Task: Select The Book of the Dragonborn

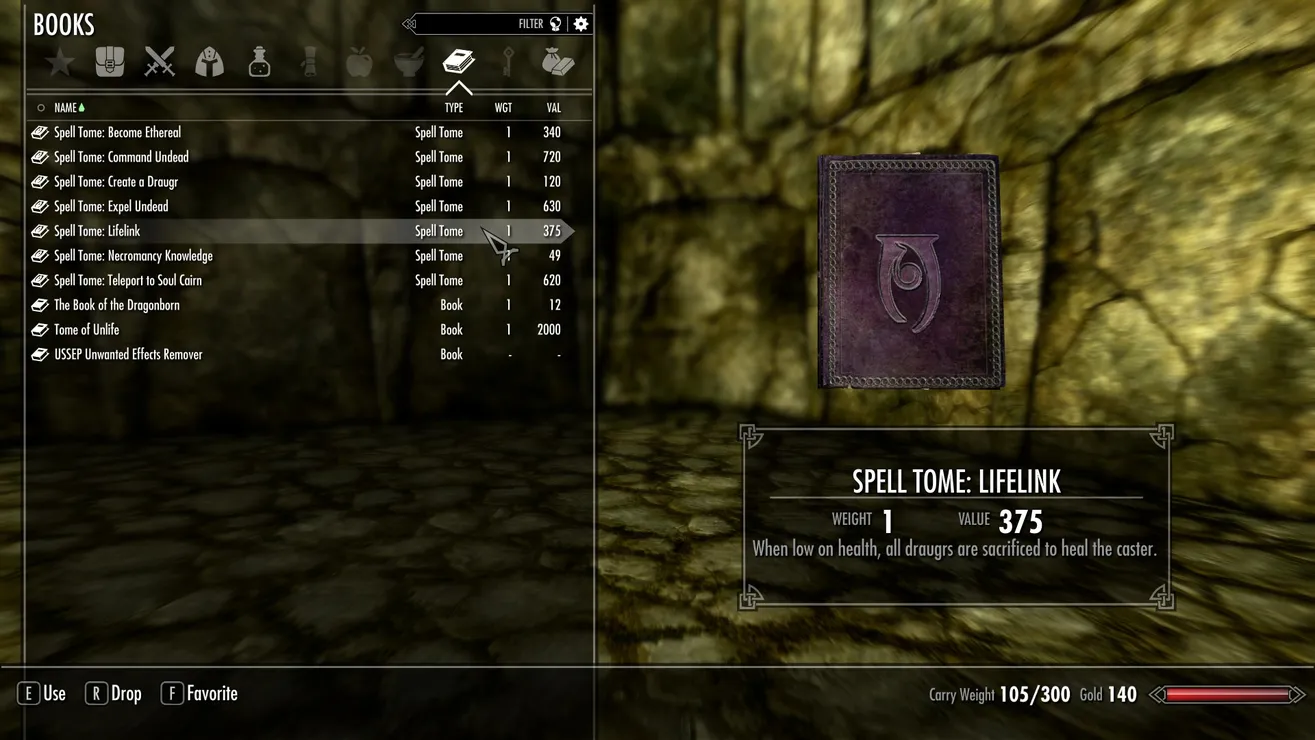Action: [x=117, y=305]
